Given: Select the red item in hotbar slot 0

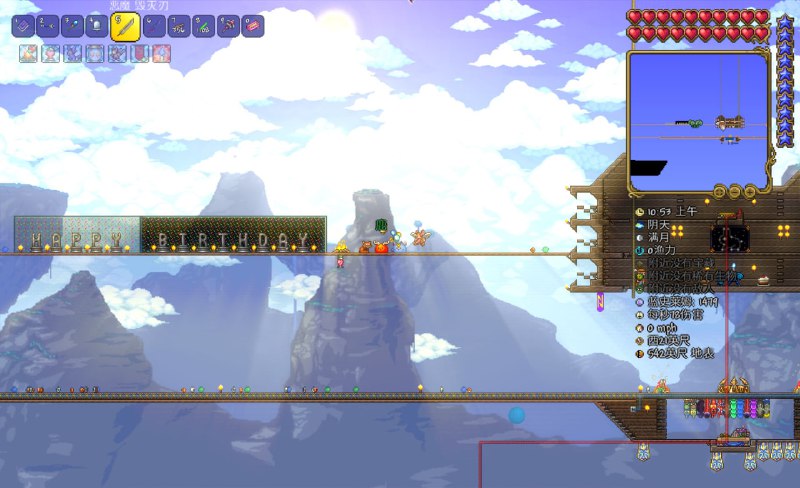Looking at the screenshot, I should 253,27.
